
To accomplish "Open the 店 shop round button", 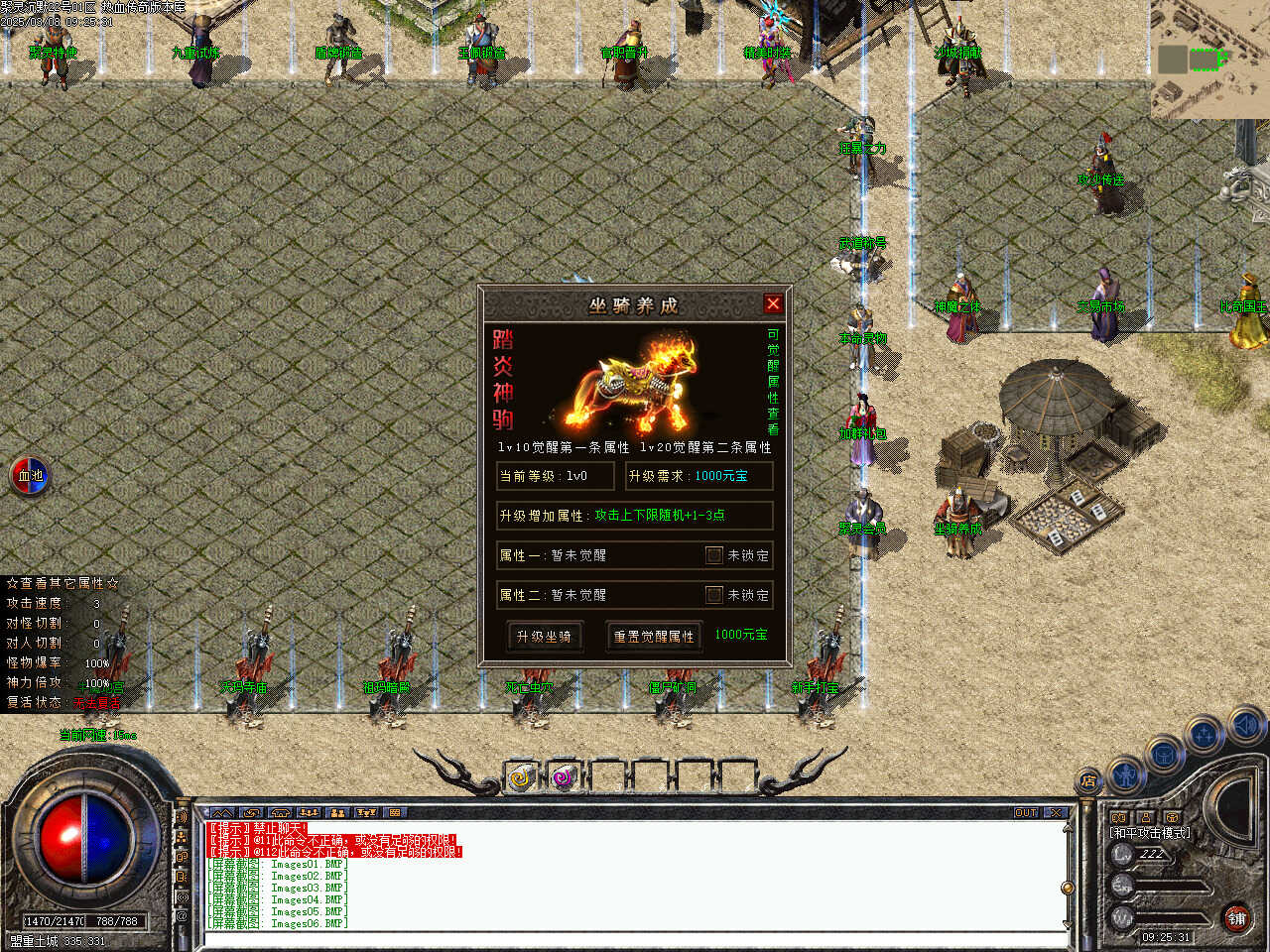I will (1088, 780).
